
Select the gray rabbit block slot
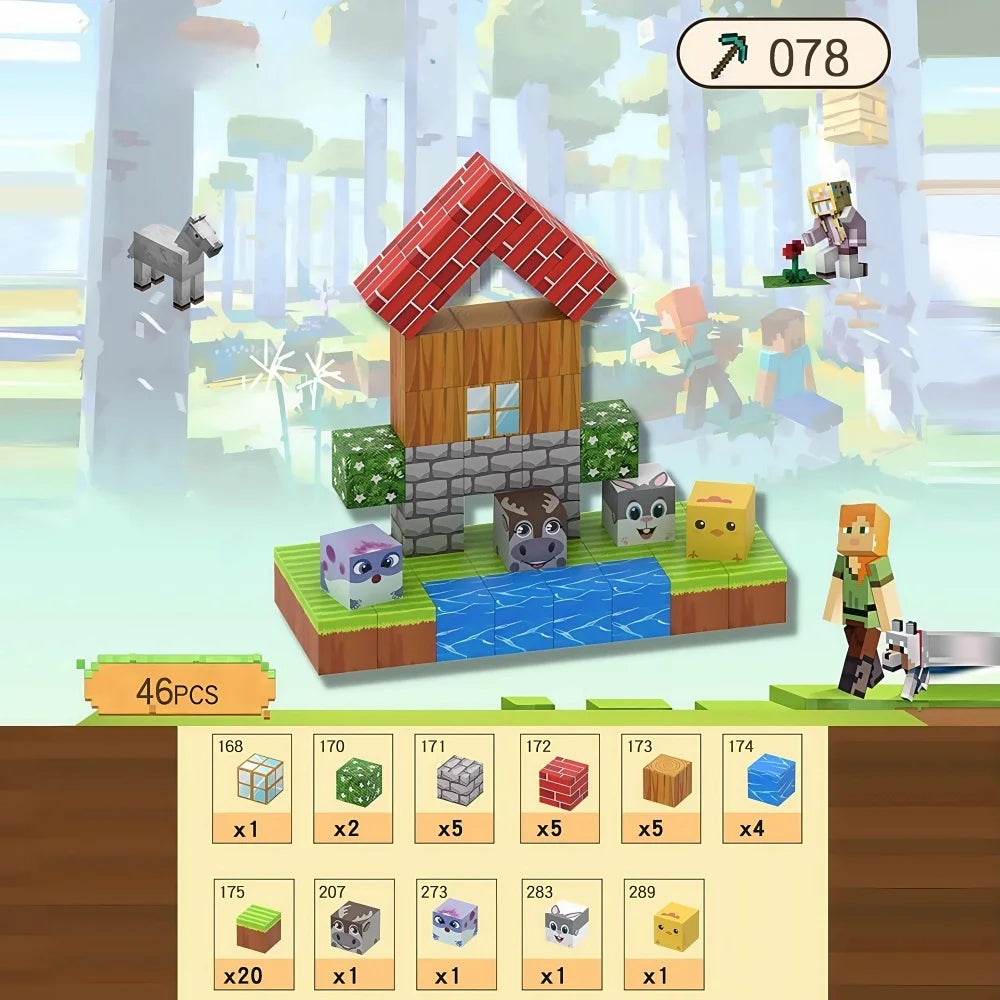562,934
